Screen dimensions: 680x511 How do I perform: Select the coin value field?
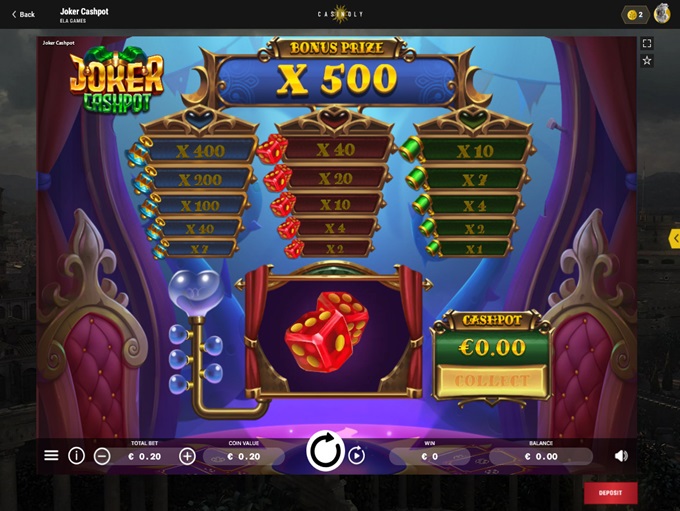(x=244, y=456)
